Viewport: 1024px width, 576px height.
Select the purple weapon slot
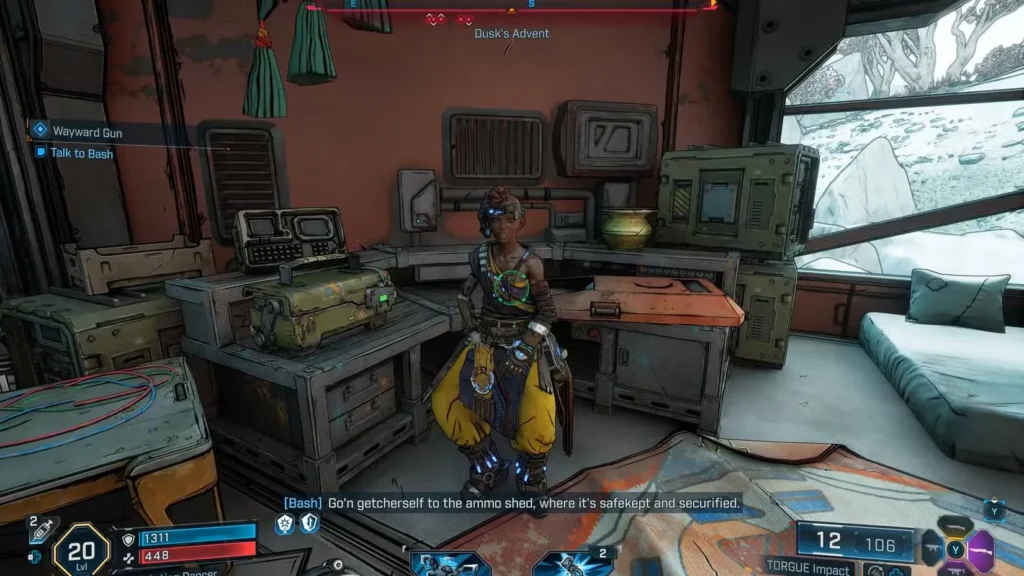click(x=980, y=548)
